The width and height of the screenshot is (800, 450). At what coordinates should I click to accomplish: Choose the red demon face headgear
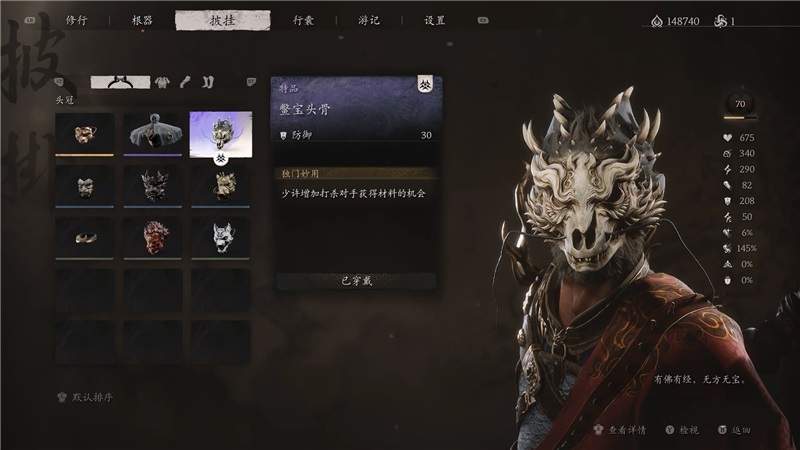point(153,235)
